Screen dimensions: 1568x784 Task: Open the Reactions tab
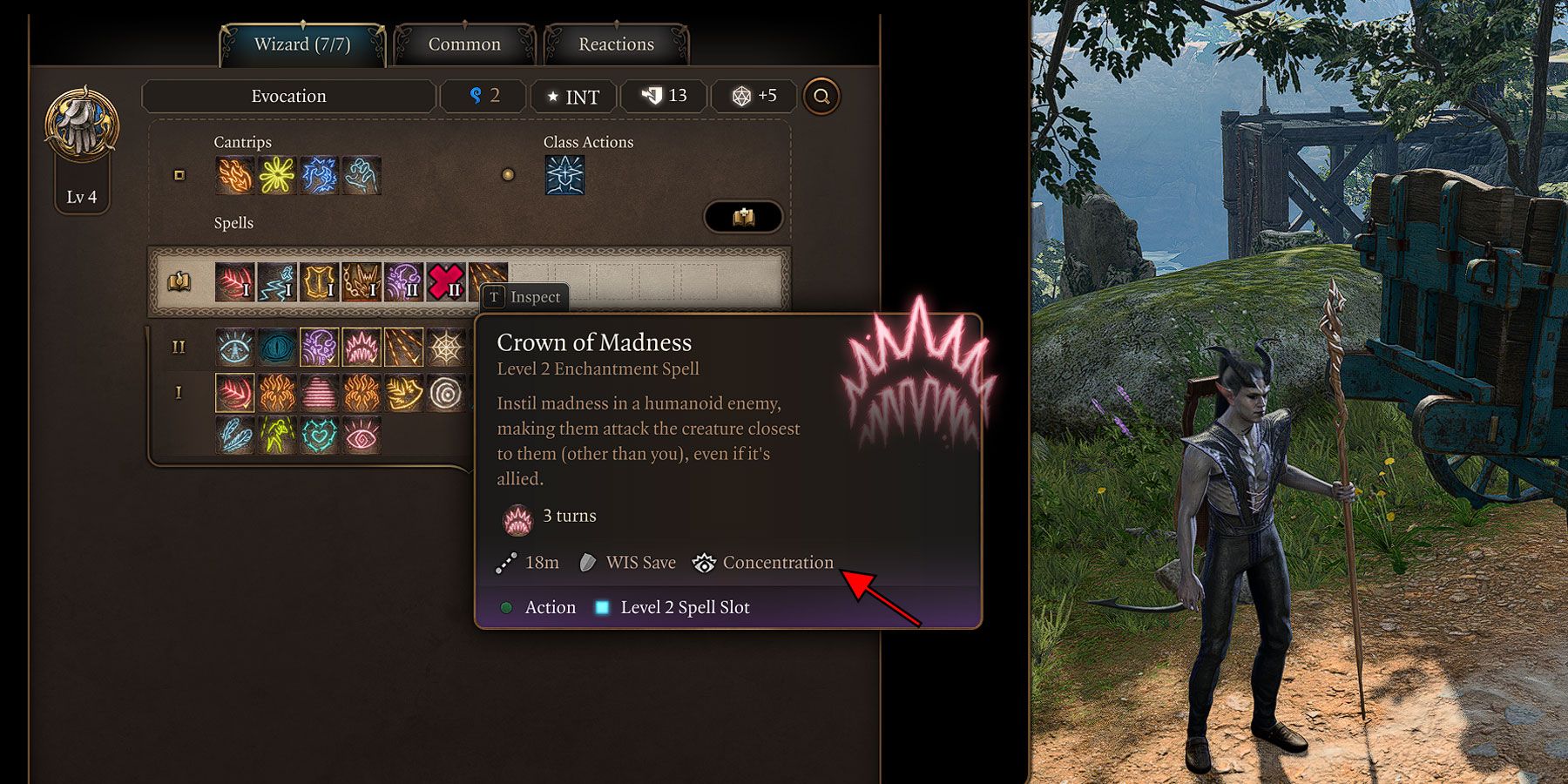coord(616,44)
